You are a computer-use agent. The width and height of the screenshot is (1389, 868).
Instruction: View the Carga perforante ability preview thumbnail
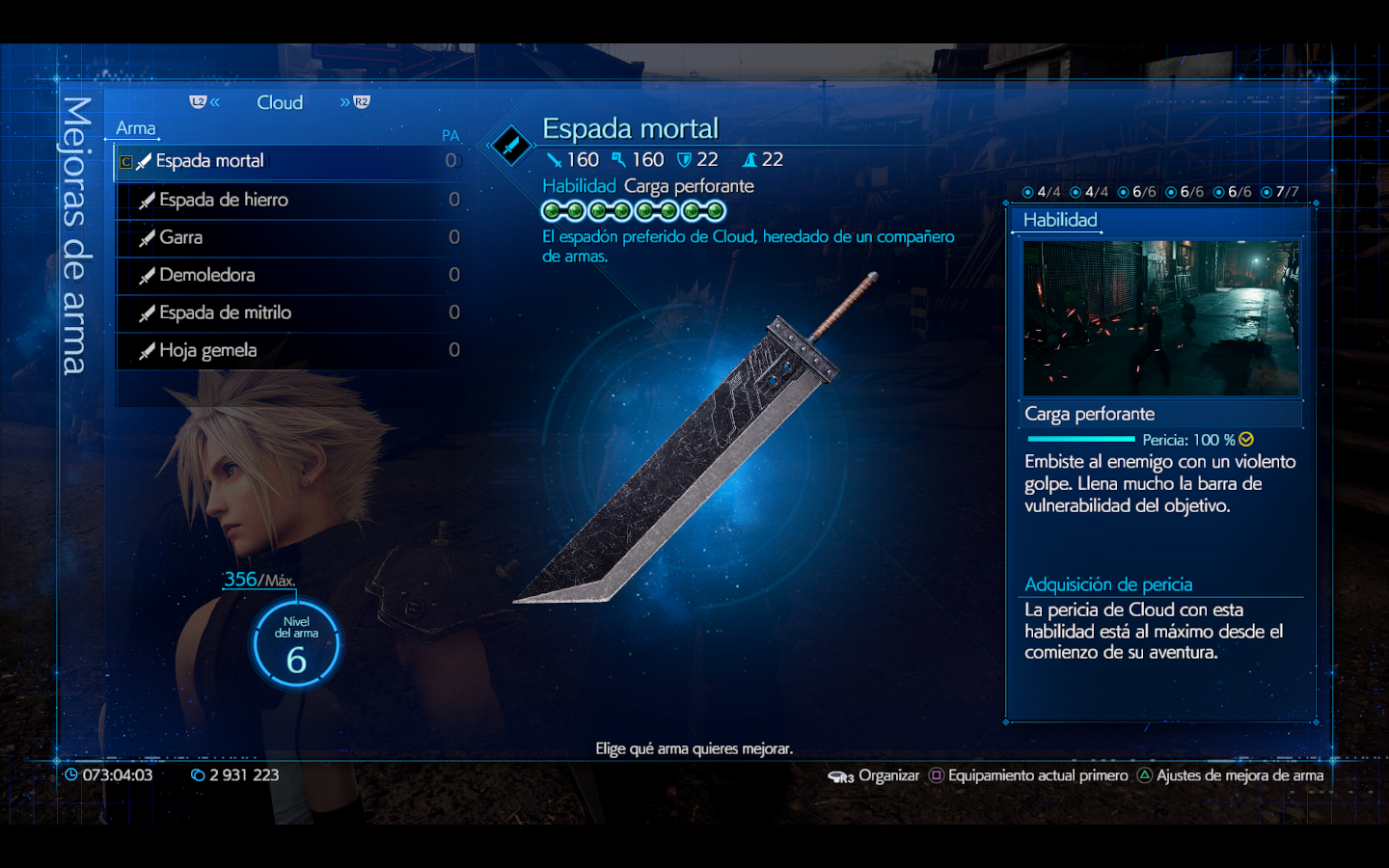pyautogui.click(x=1160, y=317)
